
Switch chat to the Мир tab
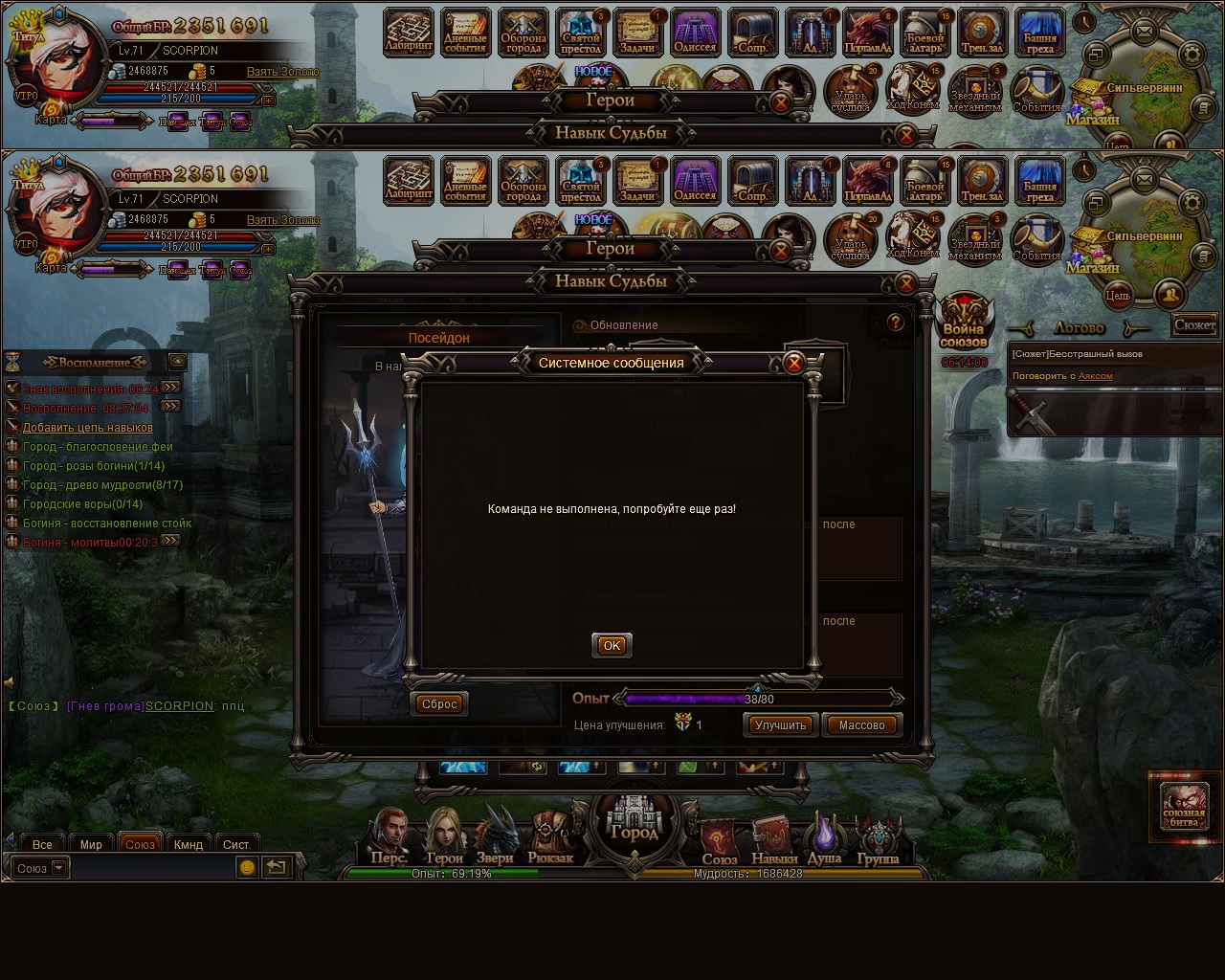coord(91,844)
